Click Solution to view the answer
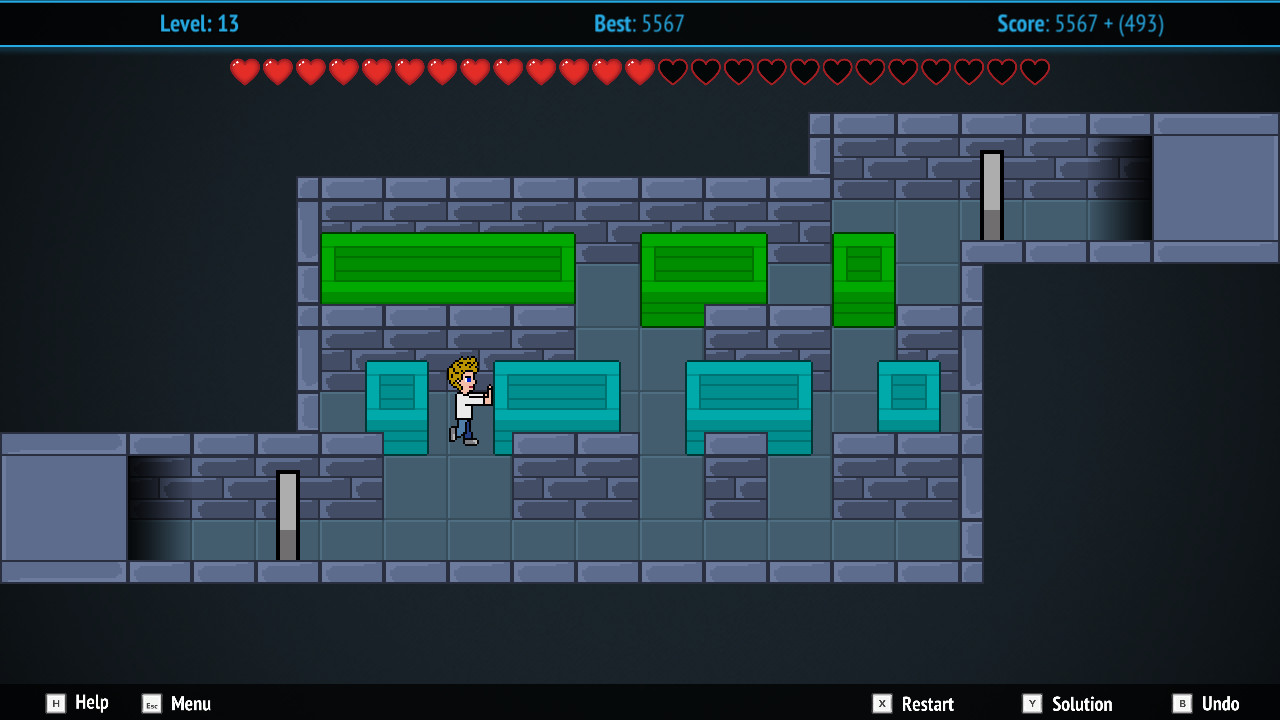Image resolution: width=1280 pixels, height=720 pixels. [x=1082, y=703]
